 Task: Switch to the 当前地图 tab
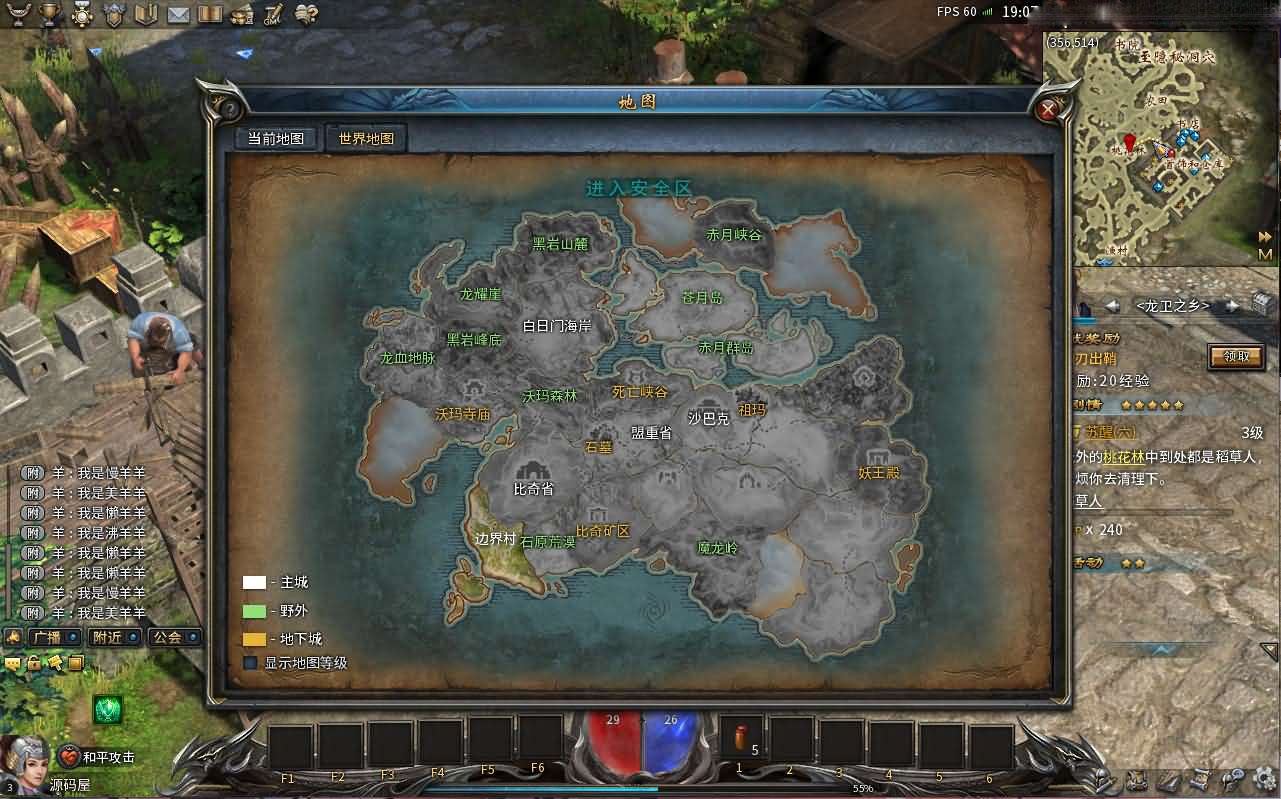click(x=275, y=139)
